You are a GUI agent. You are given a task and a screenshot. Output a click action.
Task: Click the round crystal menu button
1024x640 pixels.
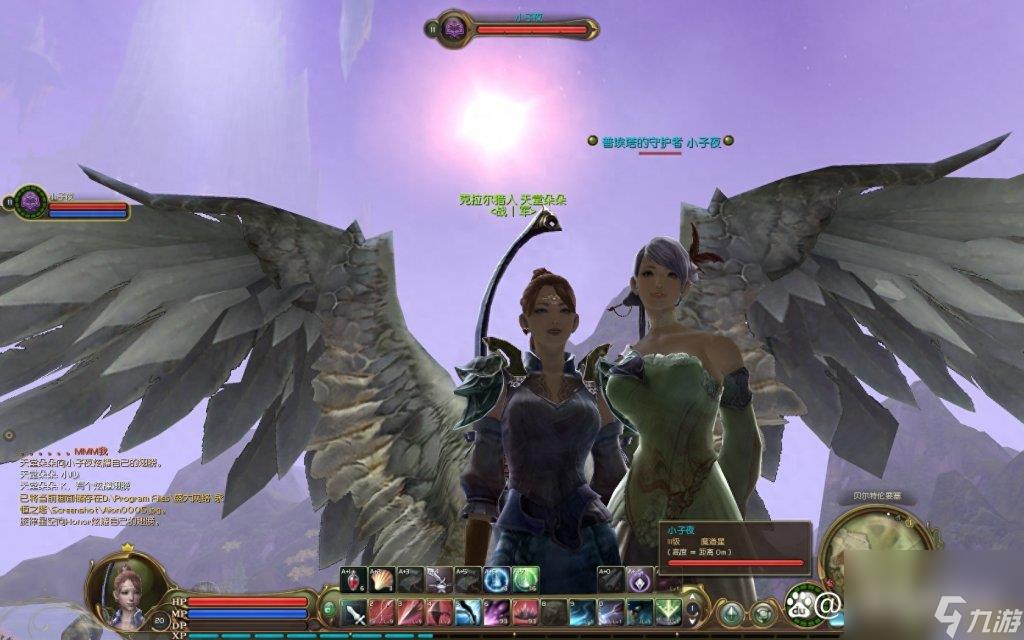pyautogui.click(x=733, y=612)
